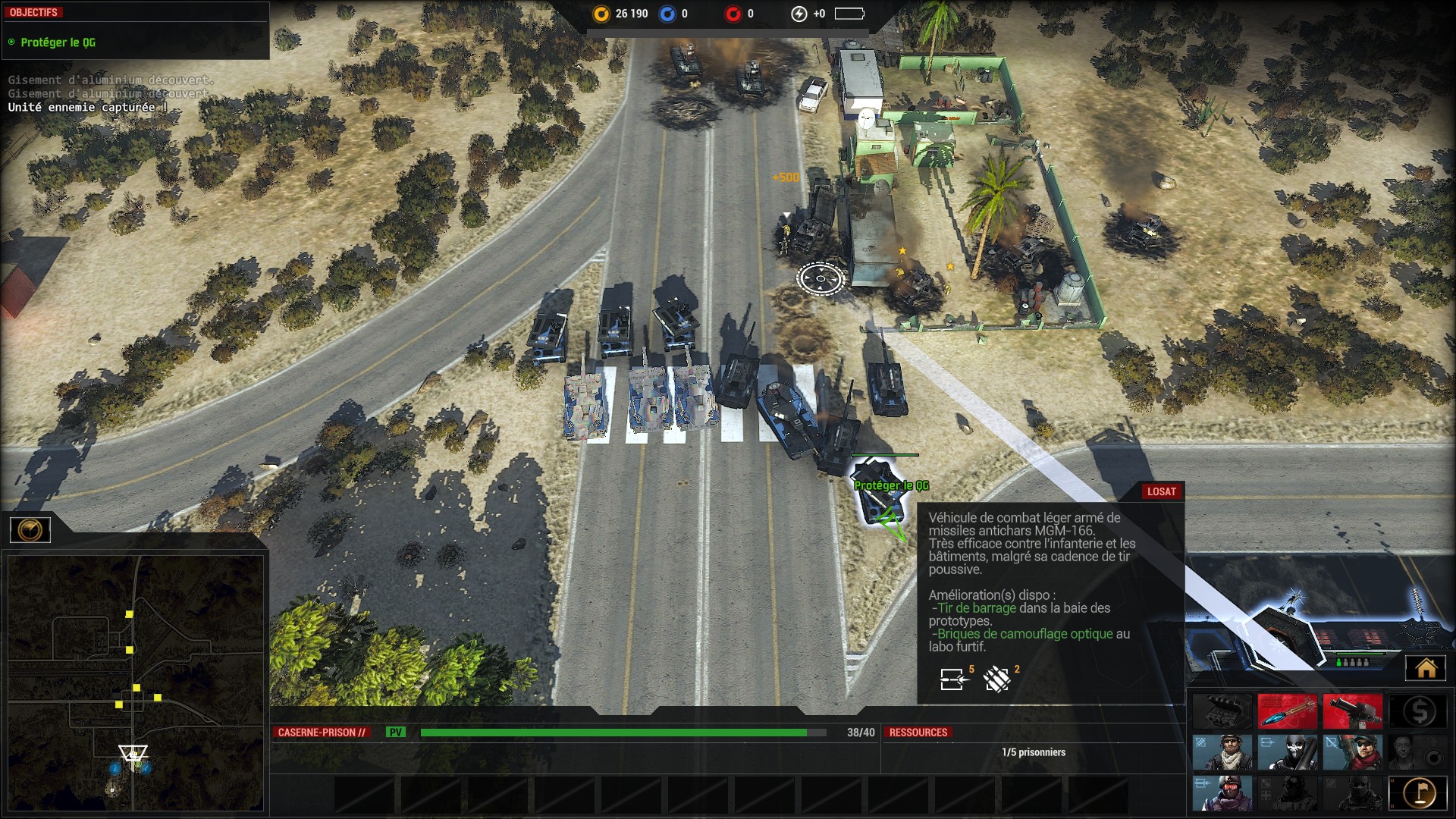Train the soldier with red scarf and sunglasses
Screen dimensions: 1456x819
(1352, 752)
